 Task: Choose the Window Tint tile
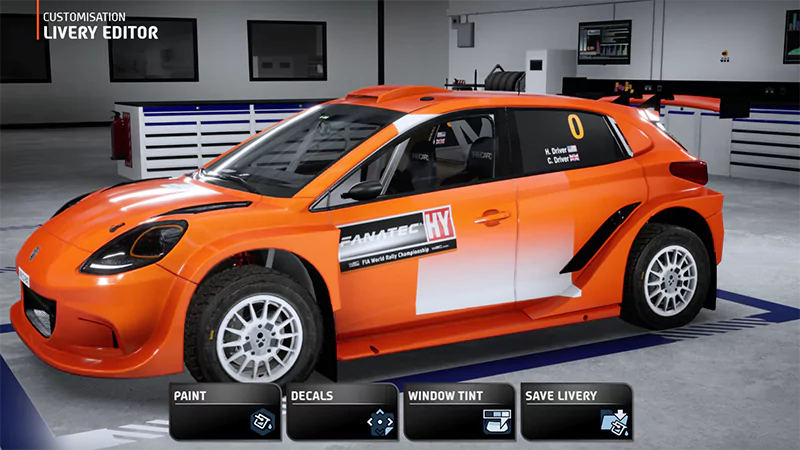click(x=459, y=411)
